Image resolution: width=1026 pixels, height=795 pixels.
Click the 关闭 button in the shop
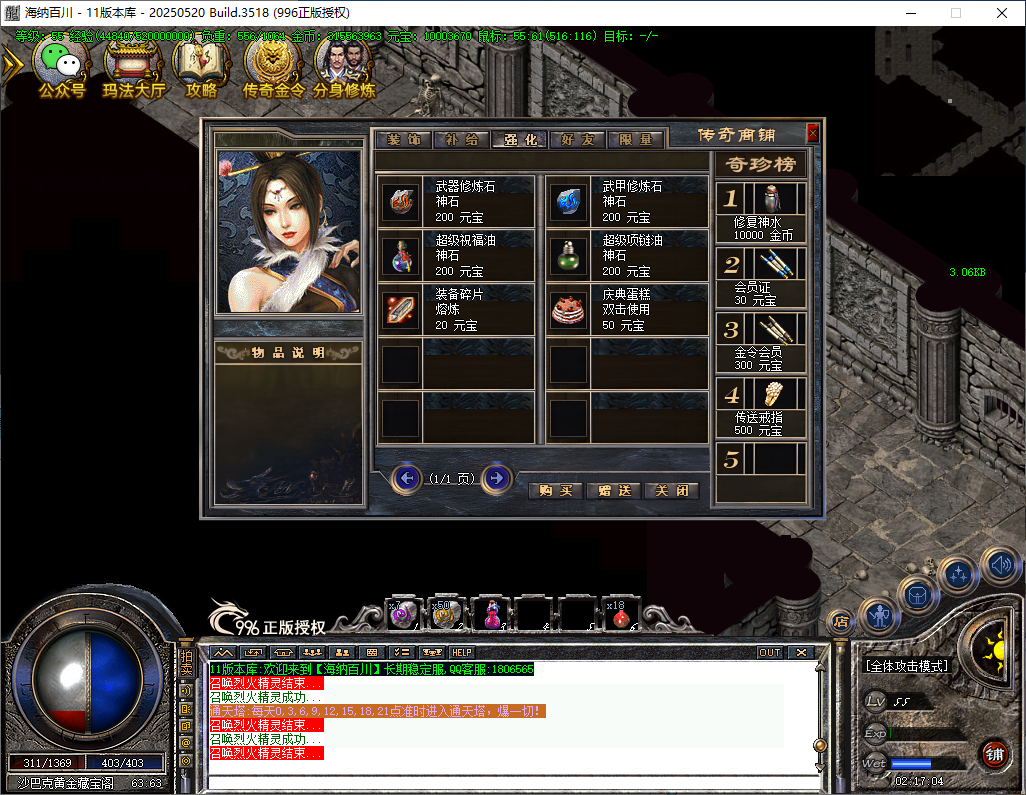[672, 491]
